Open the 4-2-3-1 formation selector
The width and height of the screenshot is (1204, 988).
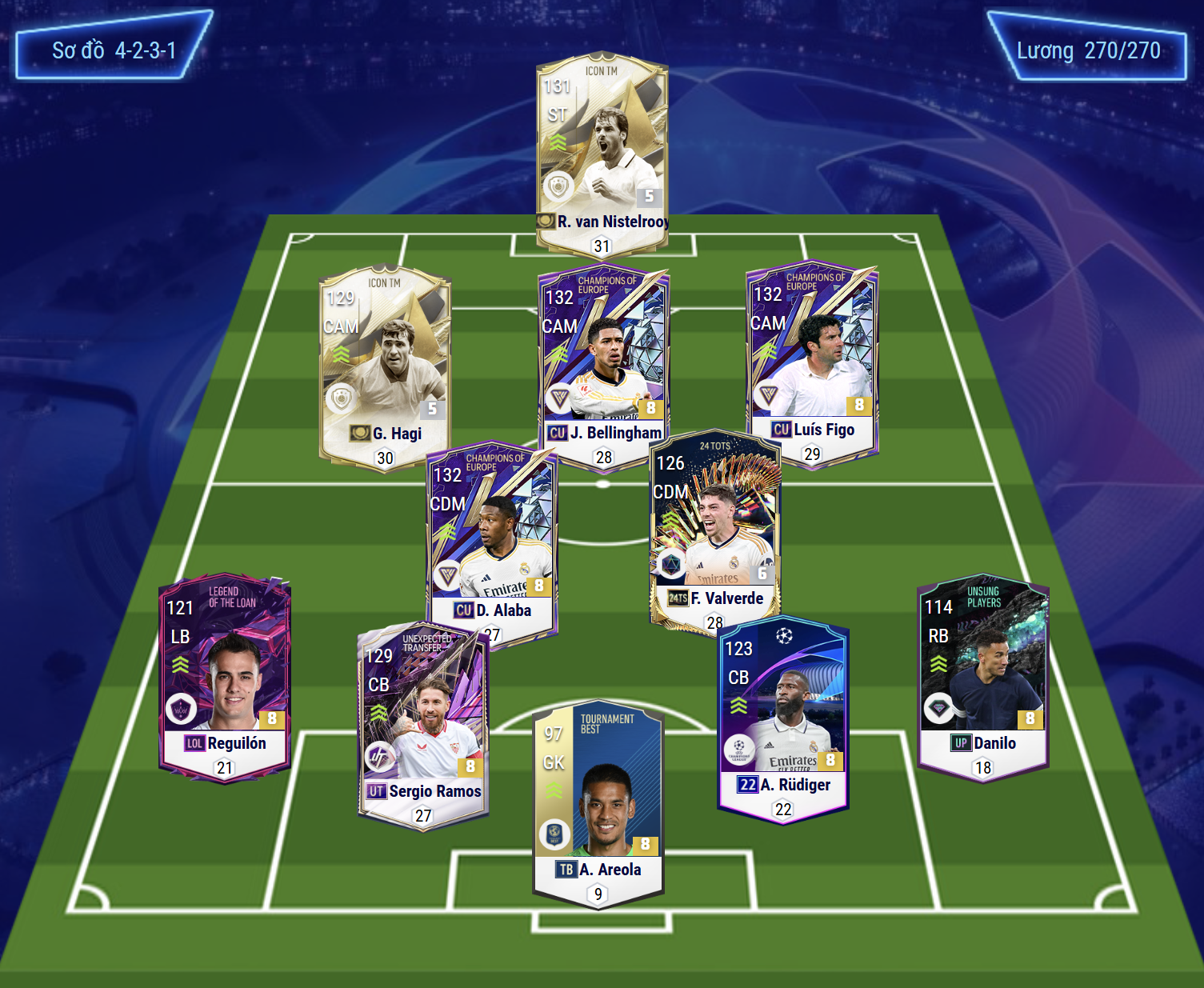point(114,50)
